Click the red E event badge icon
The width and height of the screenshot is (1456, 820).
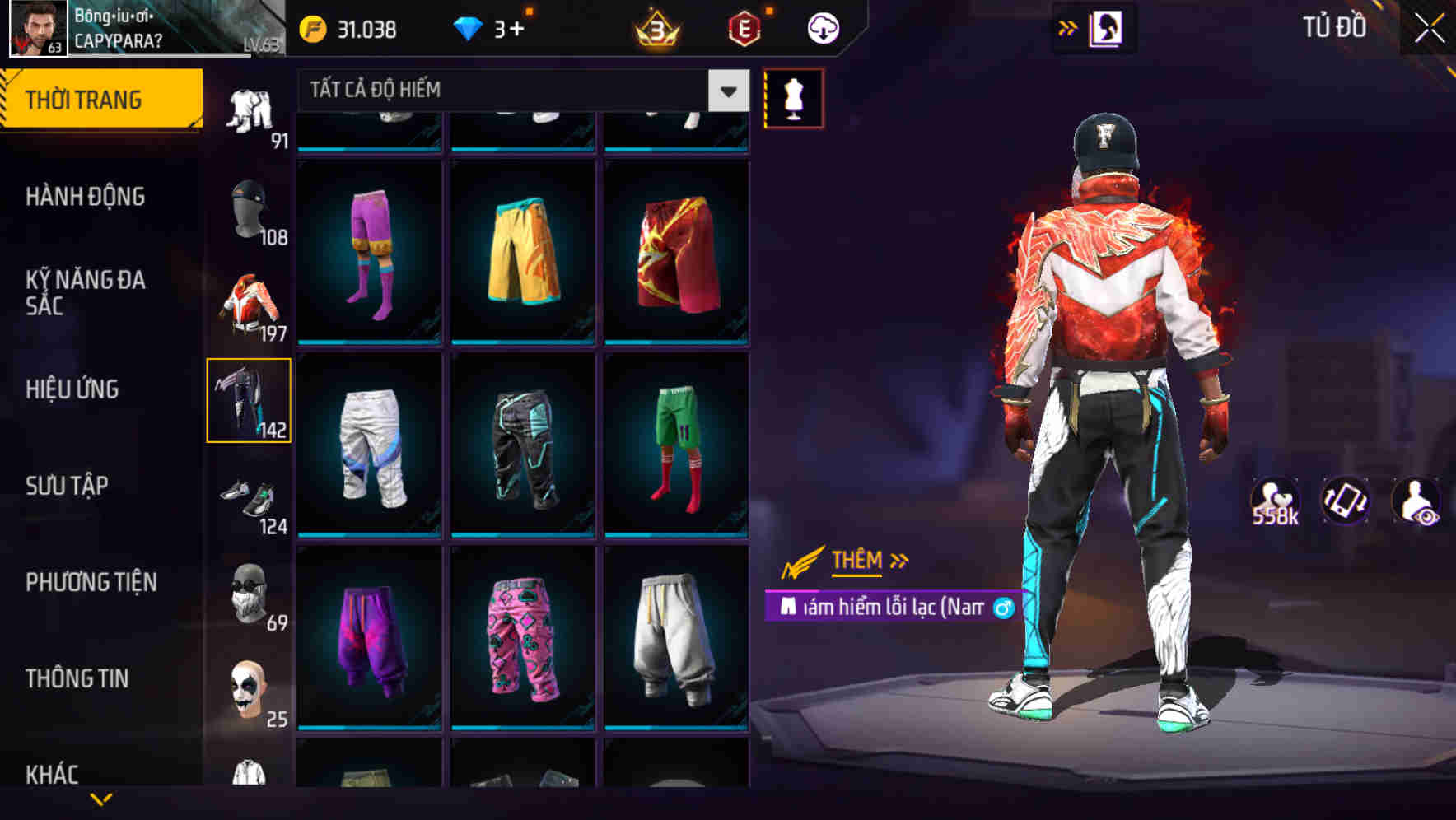[745, 27]
